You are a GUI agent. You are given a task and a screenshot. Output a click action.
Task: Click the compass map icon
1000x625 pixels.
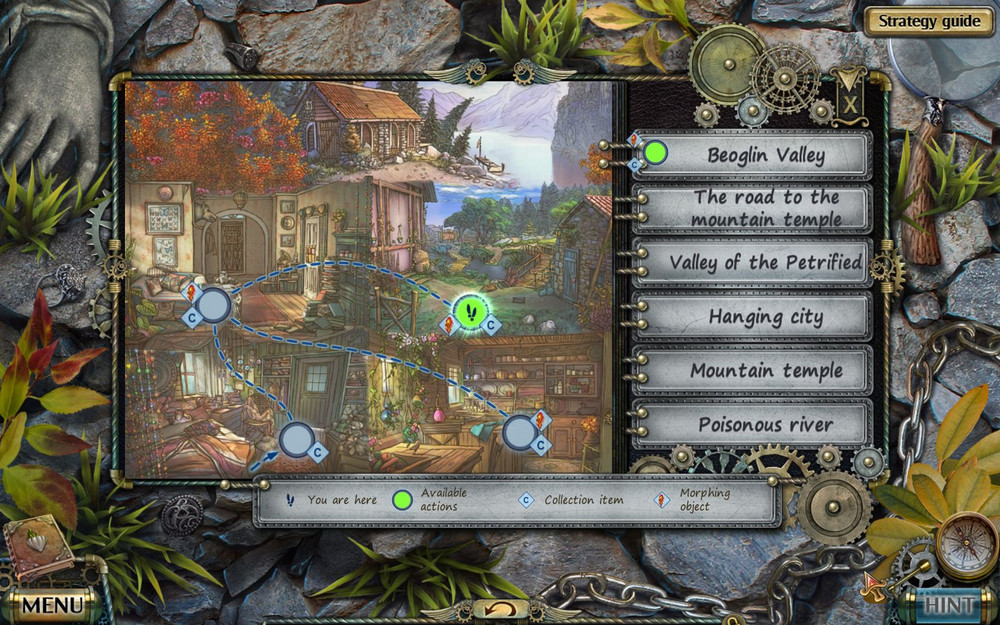[x=965, y=544]
